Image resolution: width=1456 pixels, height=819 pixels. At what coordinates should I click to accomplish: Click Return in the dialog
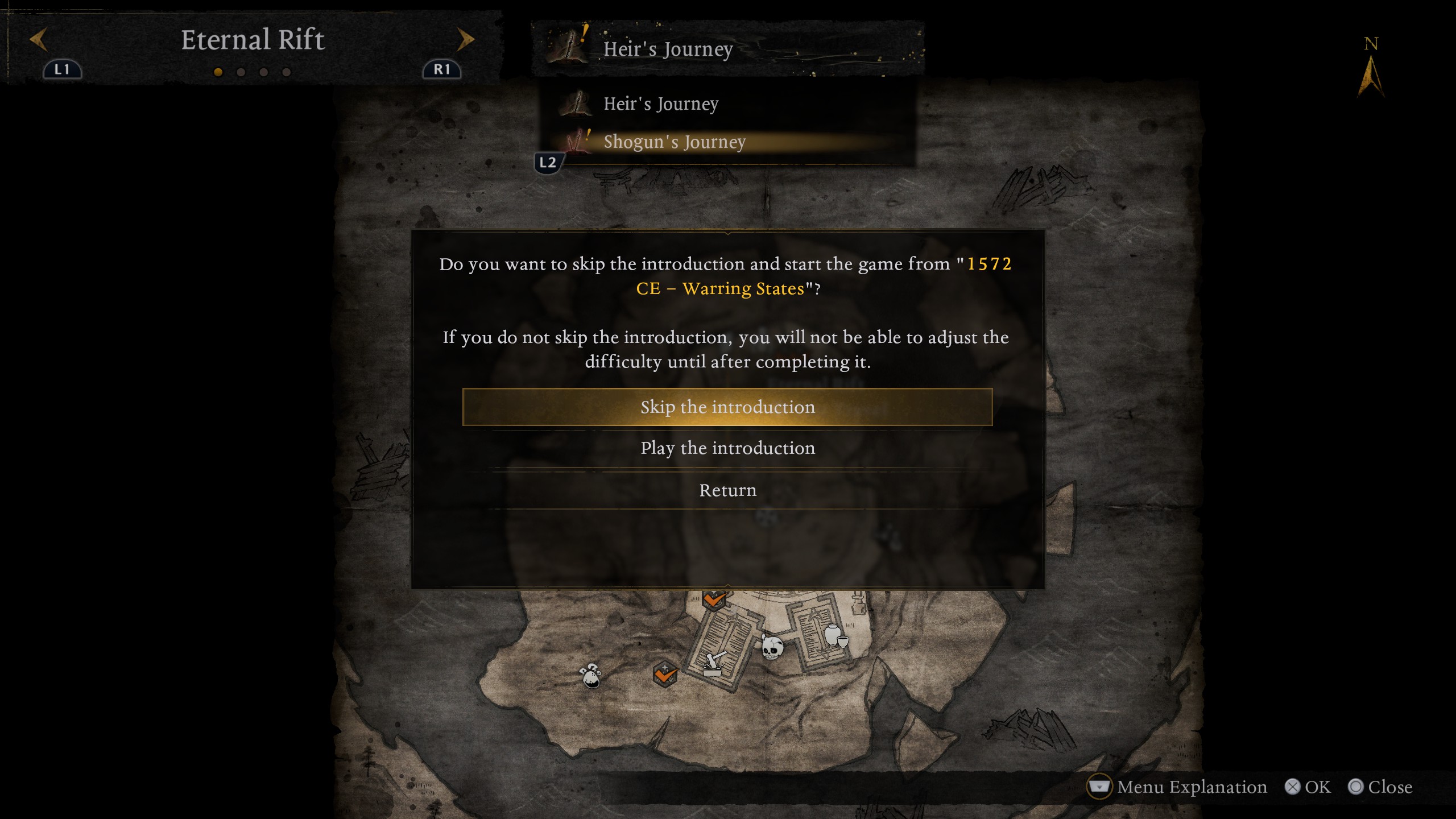(727, 490)
